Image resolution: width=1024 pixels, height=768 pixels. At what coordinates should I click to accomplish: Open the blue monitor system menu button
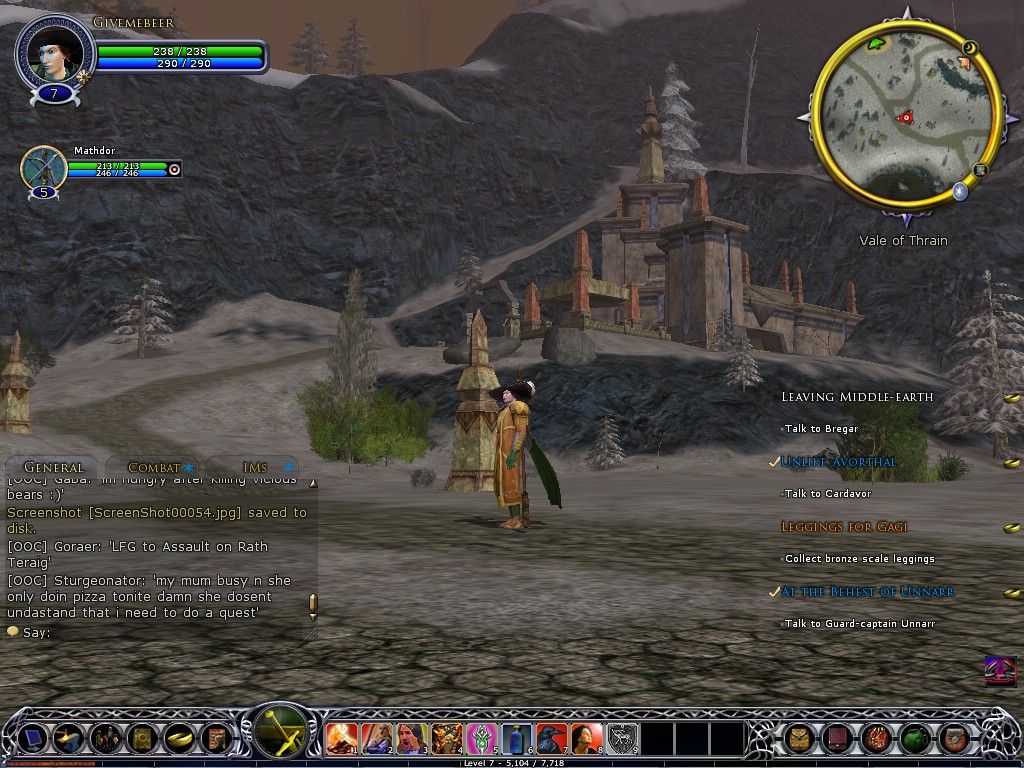[32, 739]
